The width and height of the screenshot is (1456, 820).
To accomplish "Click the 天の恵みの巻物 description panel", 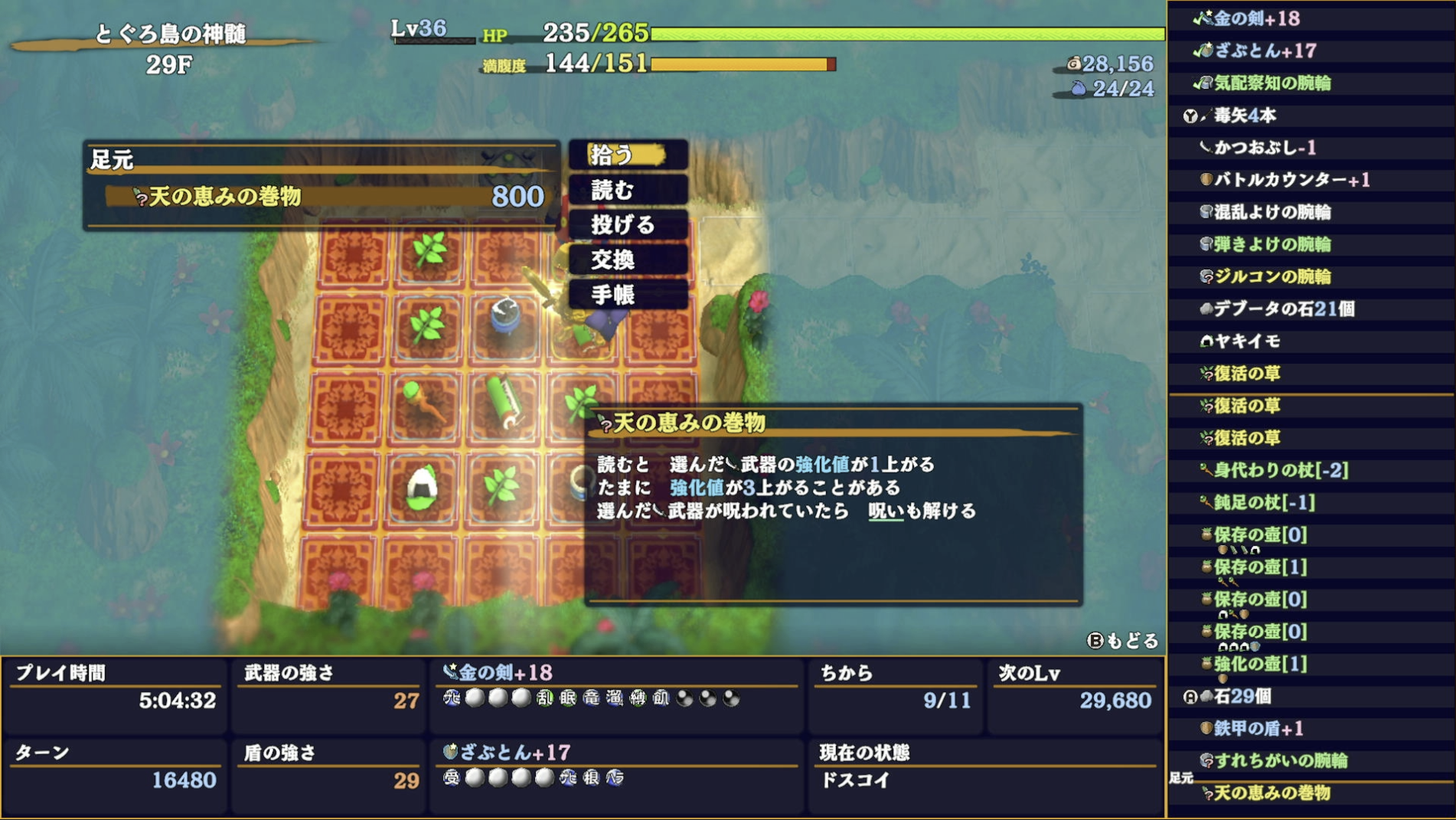I will pyautogui.click(x=834, y=505).
